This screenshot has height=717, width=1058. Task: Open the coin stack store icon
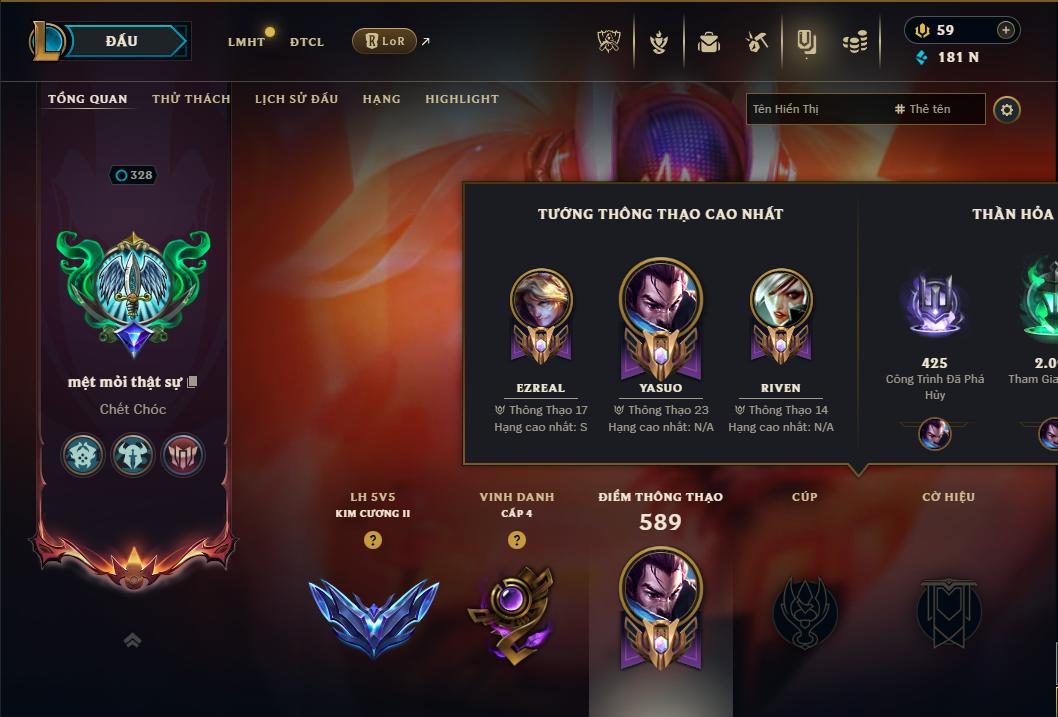click(x=855, y=42)
